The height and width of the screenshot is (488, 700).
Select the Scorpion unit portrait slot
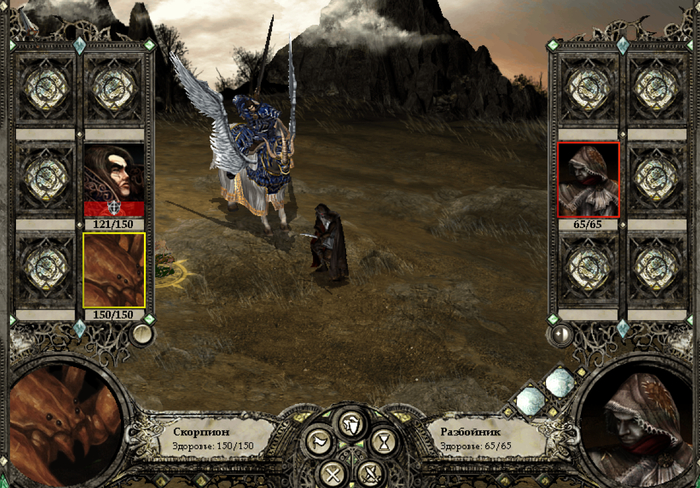(114, 270)
